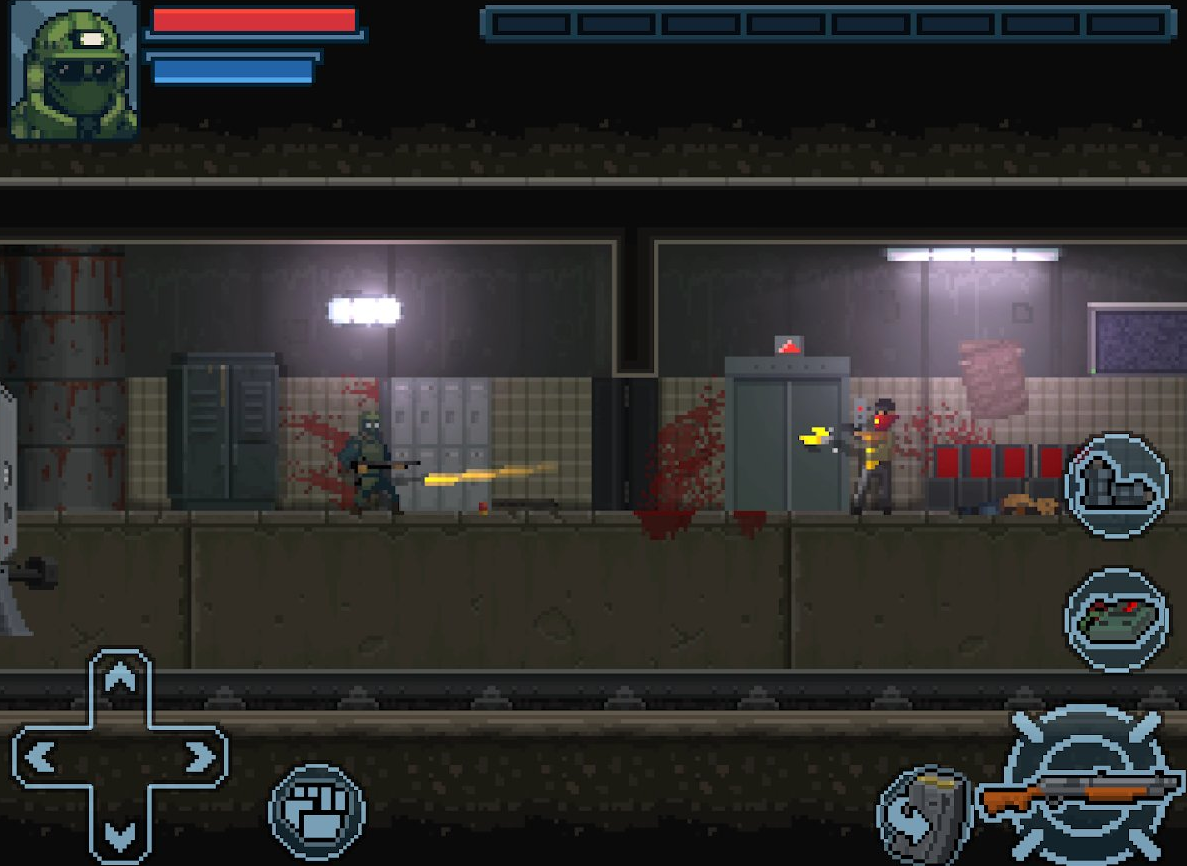Use the boots action button
The height and width of the screenshot is (866, 1187).
click(1116, 487)
